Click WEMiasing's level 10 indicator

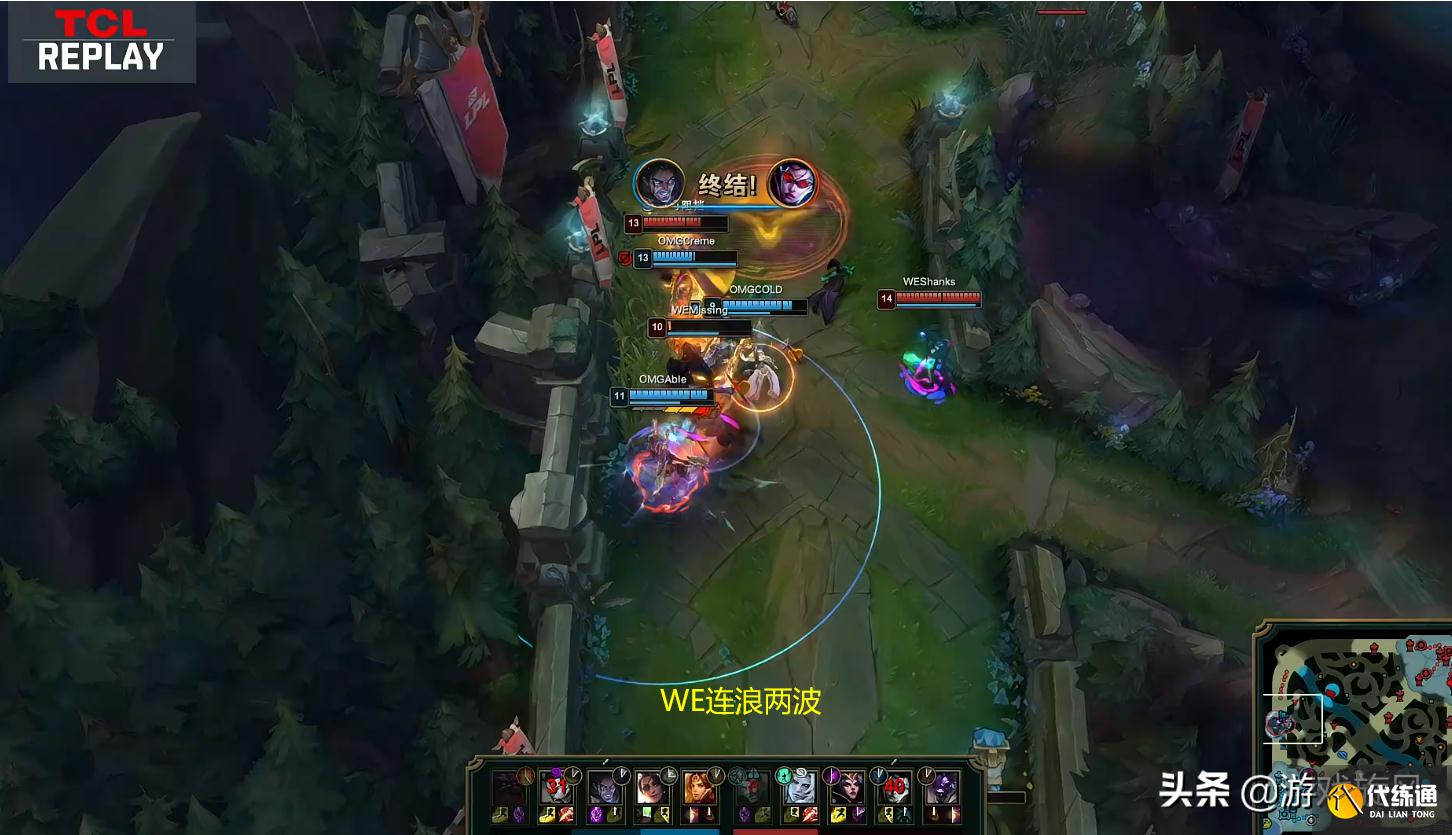click(x=657, y=327)
